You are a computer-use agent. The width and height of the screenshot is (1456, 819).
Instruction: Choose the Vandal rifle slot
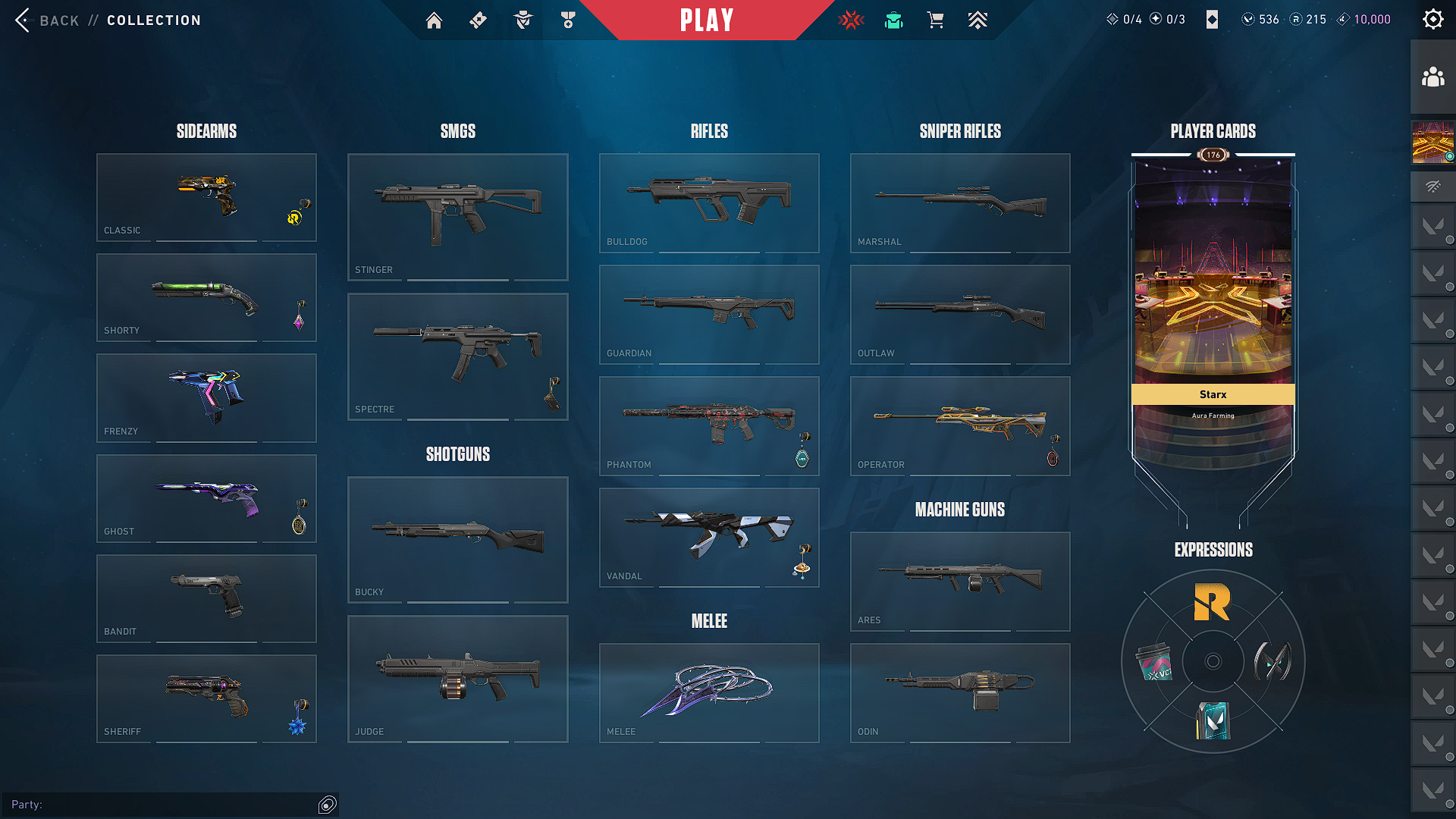pos(709,537)
